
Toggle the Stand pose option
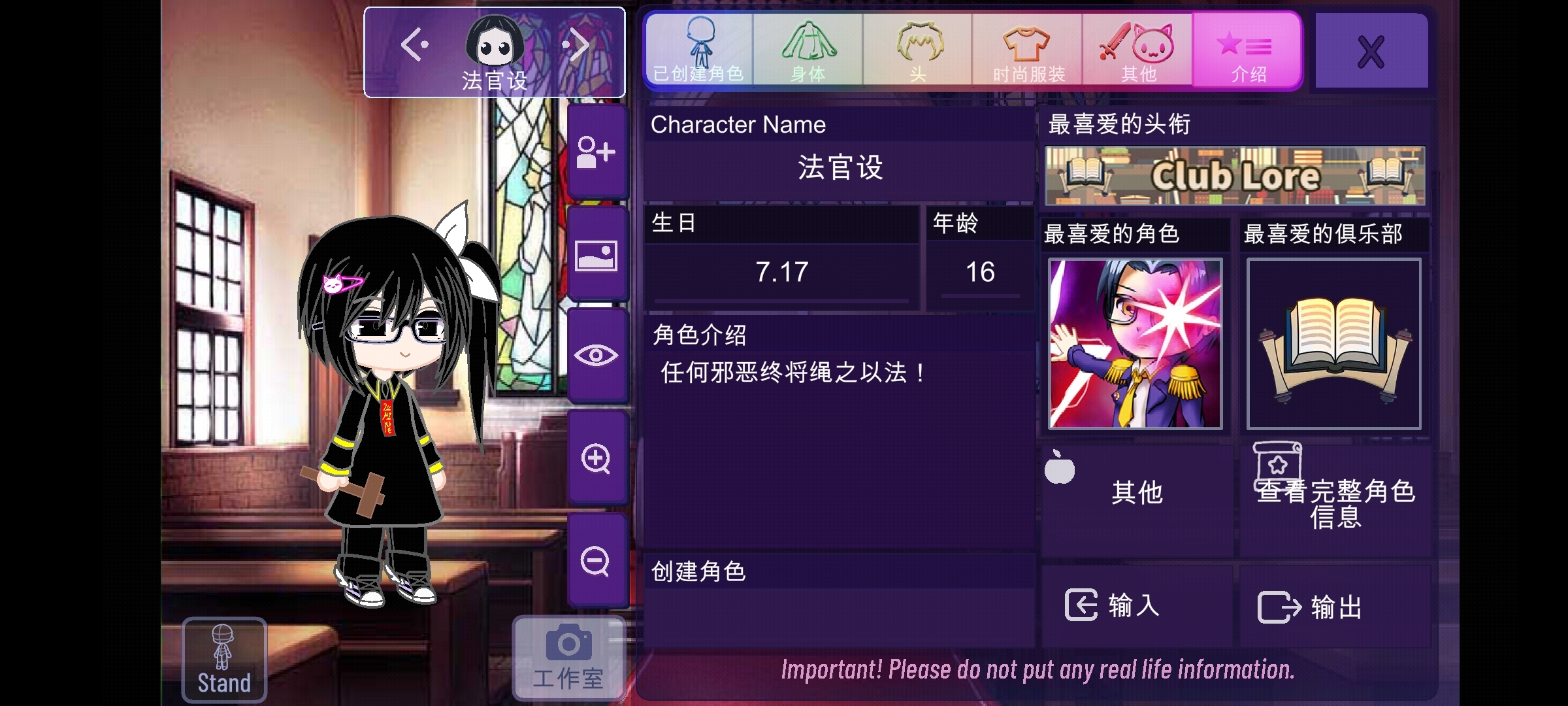coord(223,660)
